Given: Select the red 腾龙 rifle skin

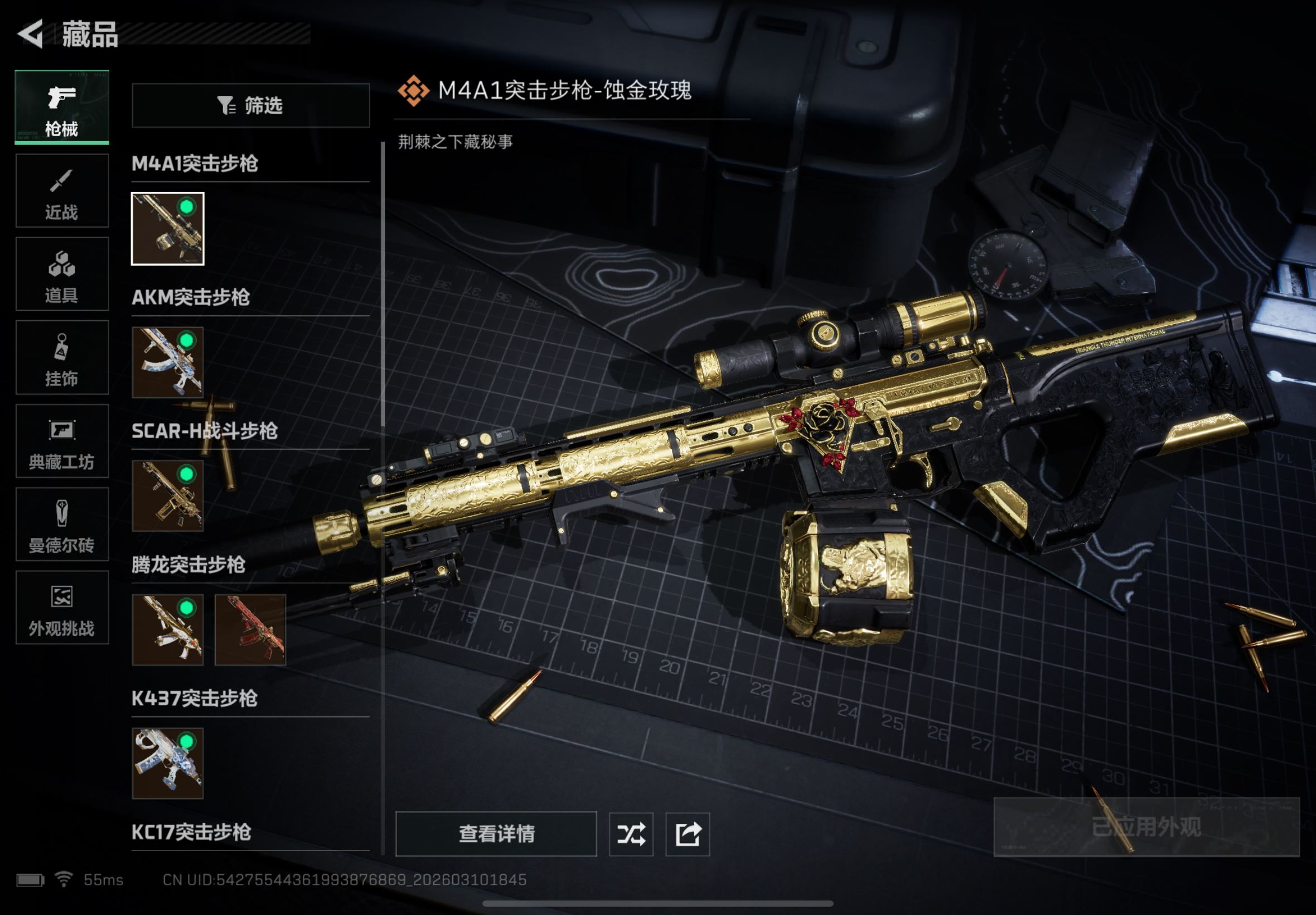Looking at the screenshot, I should (x=250, y=629).
